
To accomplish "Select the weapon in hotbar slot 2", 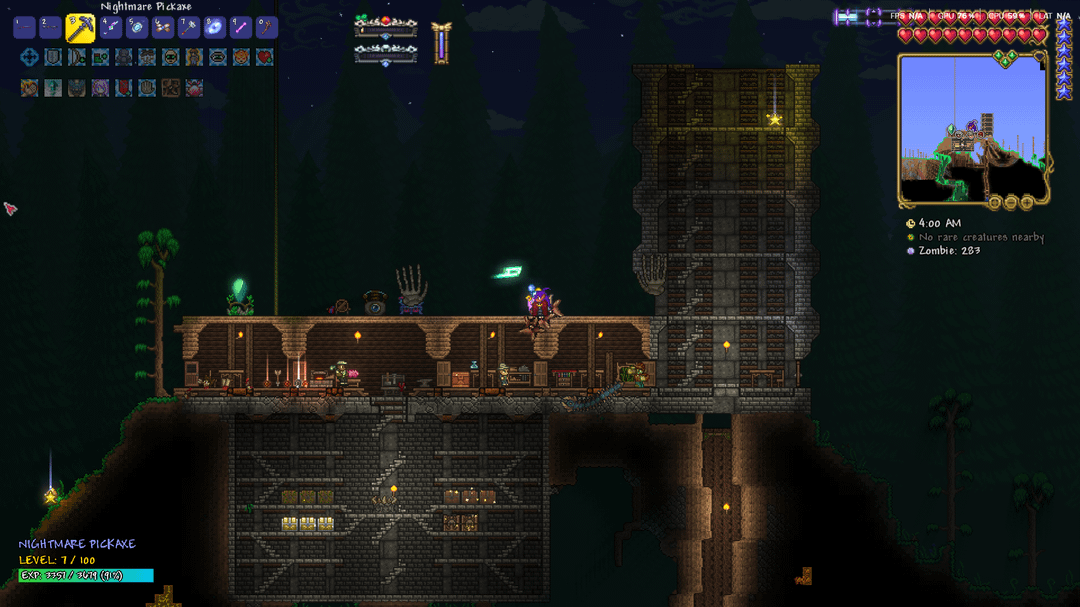I will pyautogui.click(x=51, y=28).
